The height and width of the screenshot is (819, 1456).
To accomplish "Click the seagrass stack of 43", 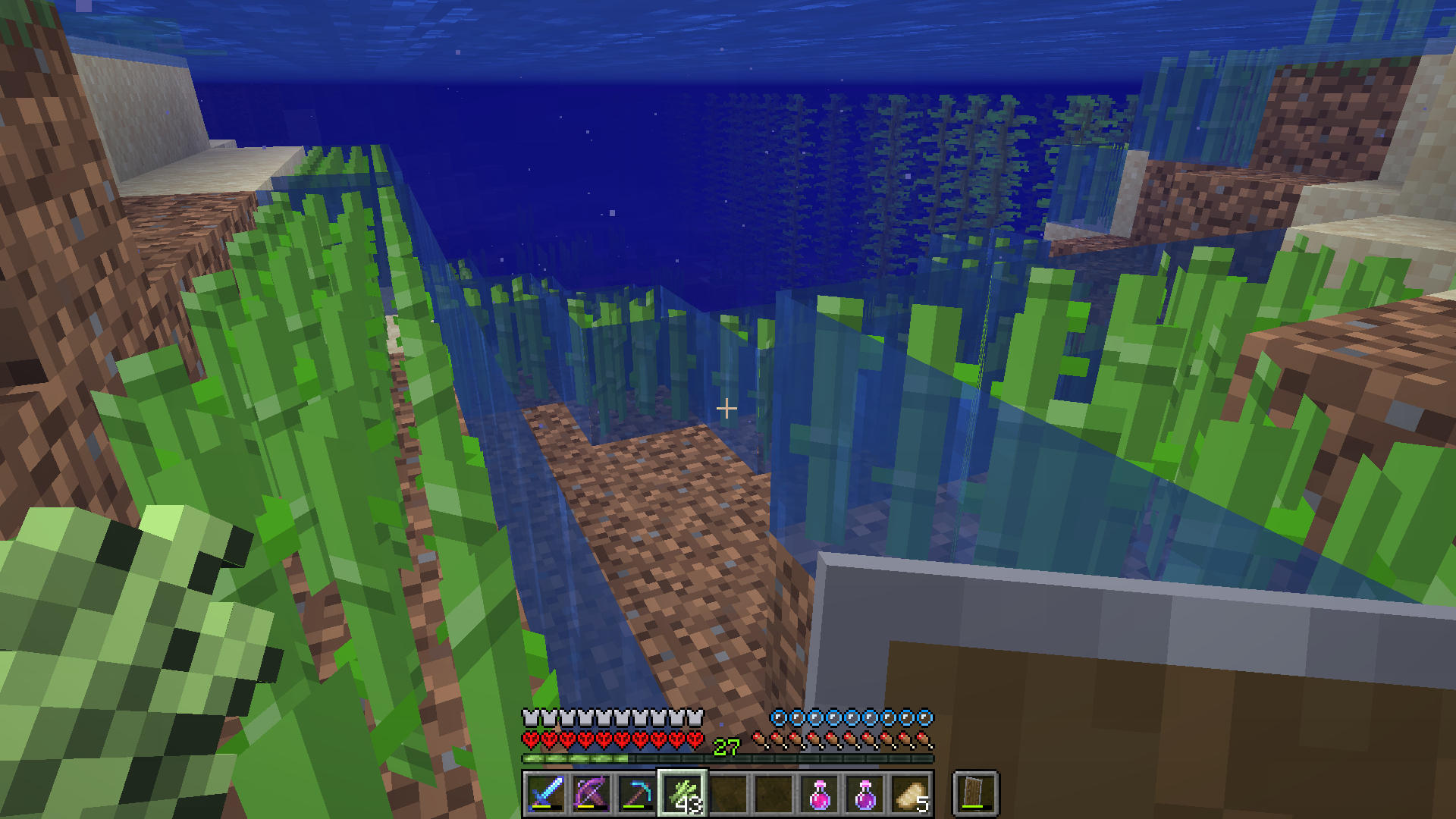I will coord(682,794).
